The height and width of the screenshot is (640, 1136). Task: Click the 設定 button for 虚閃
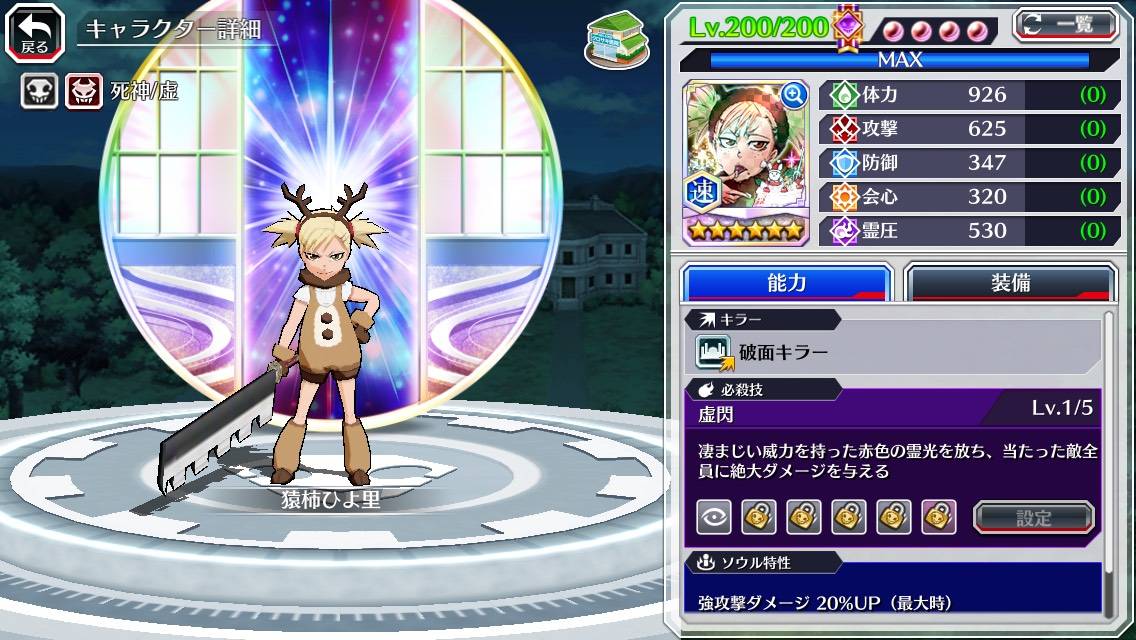tap(1034, 517)
